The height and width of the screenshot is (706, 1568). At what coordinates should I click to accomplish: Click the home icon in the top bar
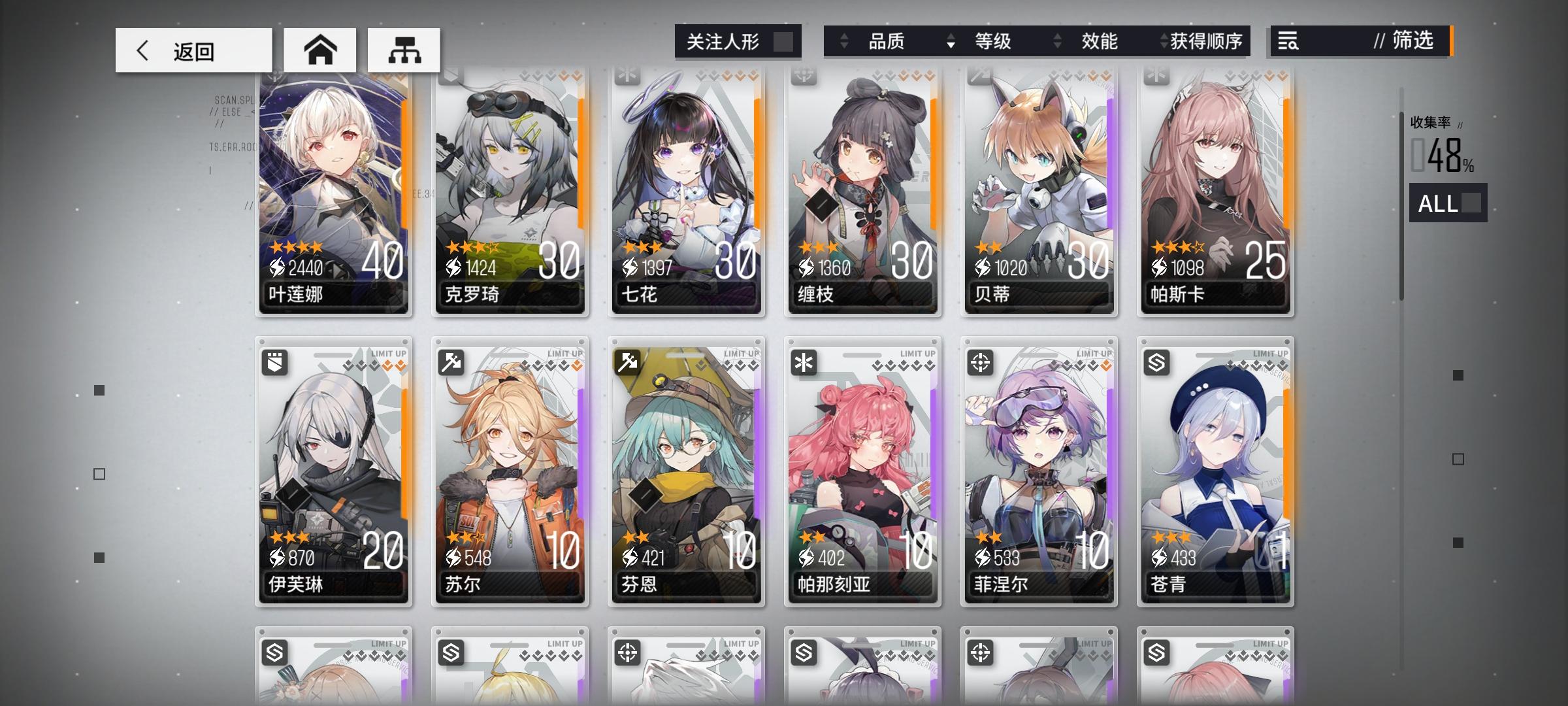pyautogui.click(x=319, y=50)
